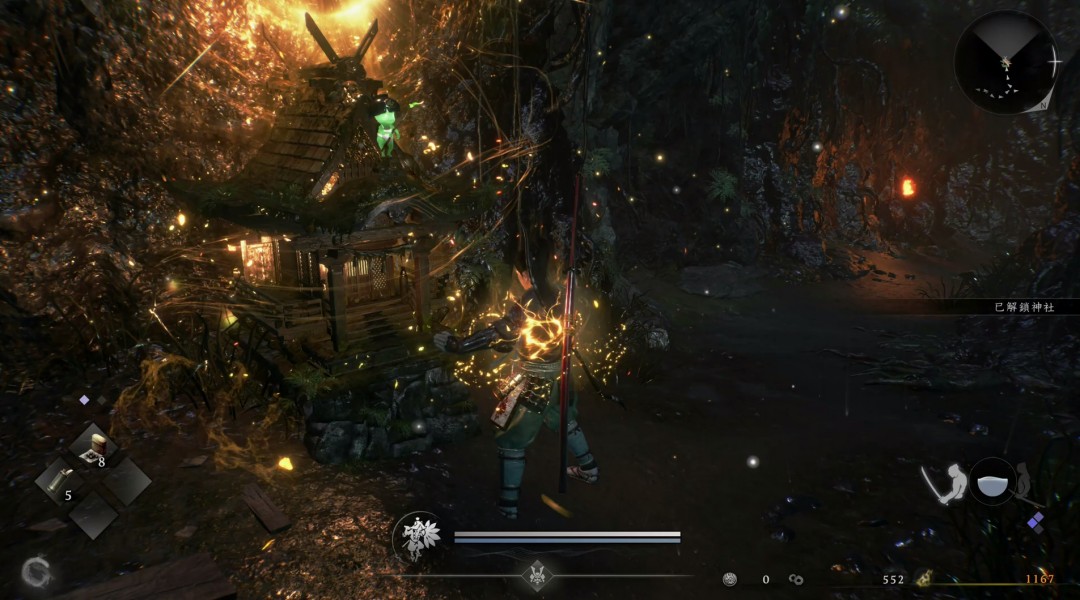Use the flask item with count 5

[x=58, y=482]
